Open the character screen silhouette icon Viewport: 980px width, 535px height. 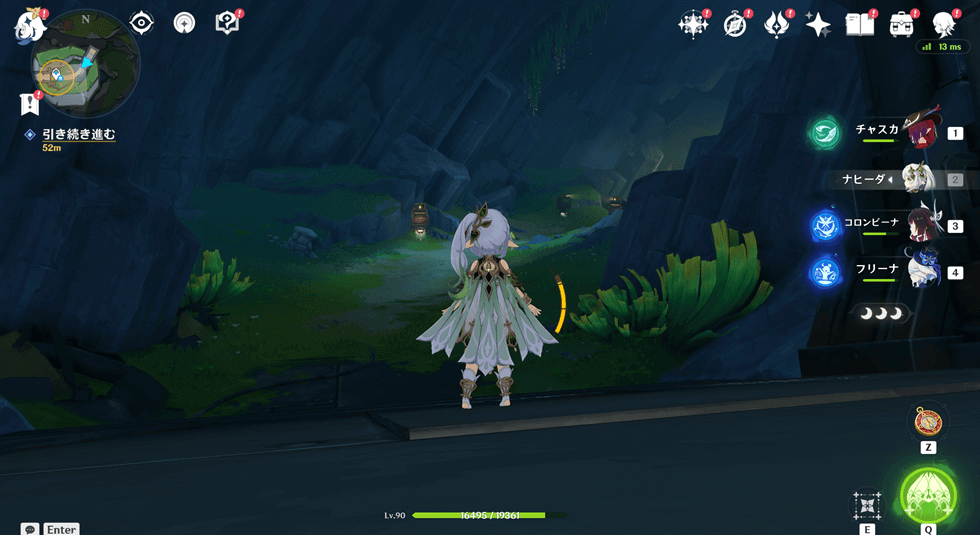[943, 25]
